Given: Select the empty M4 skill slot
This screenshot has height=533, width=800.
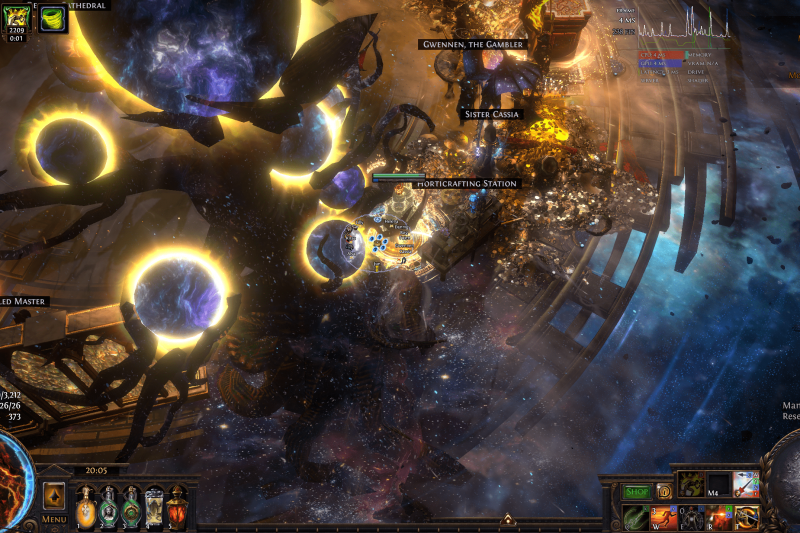Looking at the screenshot, I should [x=719, y=484].
